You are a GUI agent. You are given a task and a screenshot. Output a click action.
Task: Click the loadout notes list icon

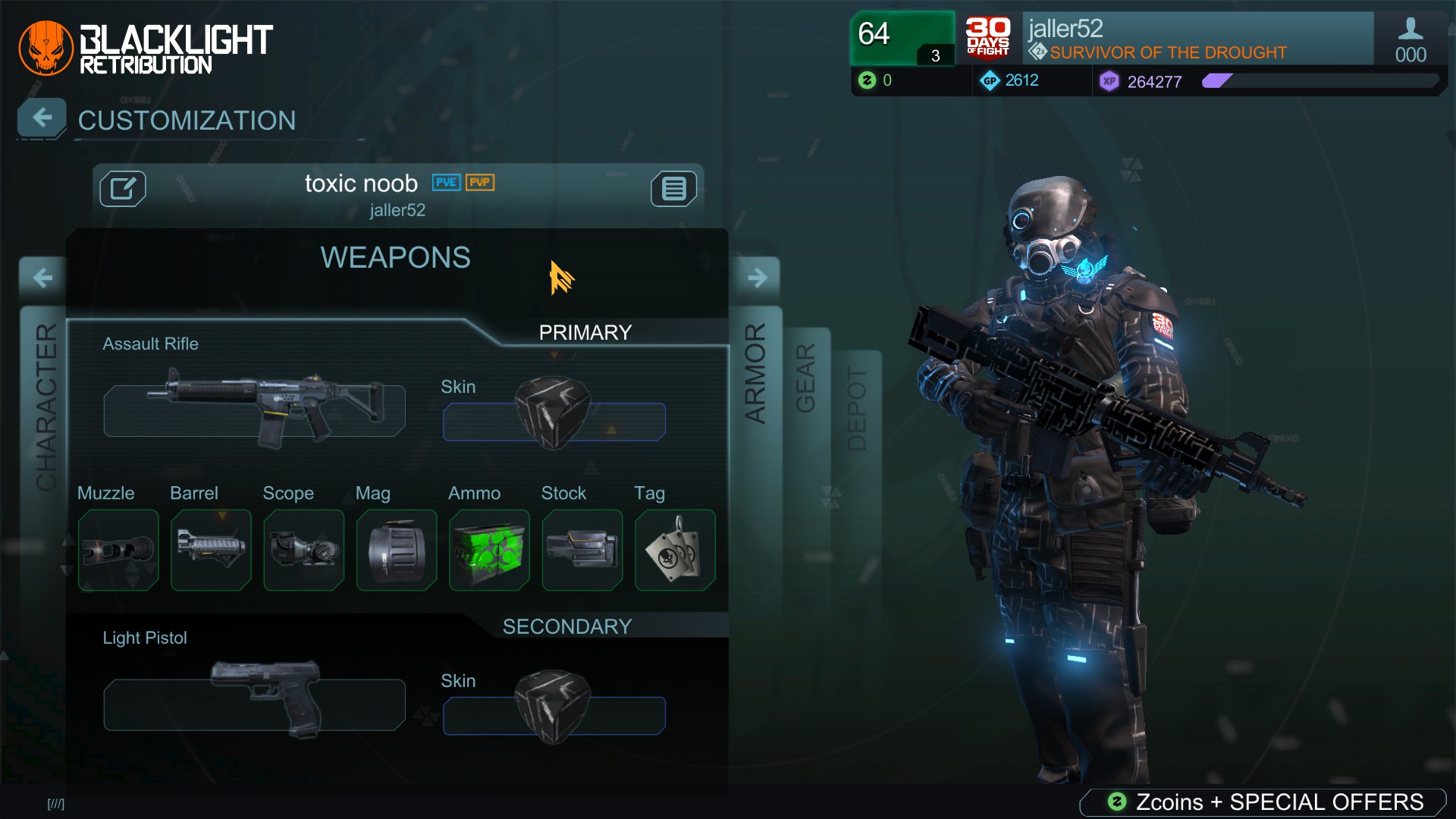click(x=673, y=189)
